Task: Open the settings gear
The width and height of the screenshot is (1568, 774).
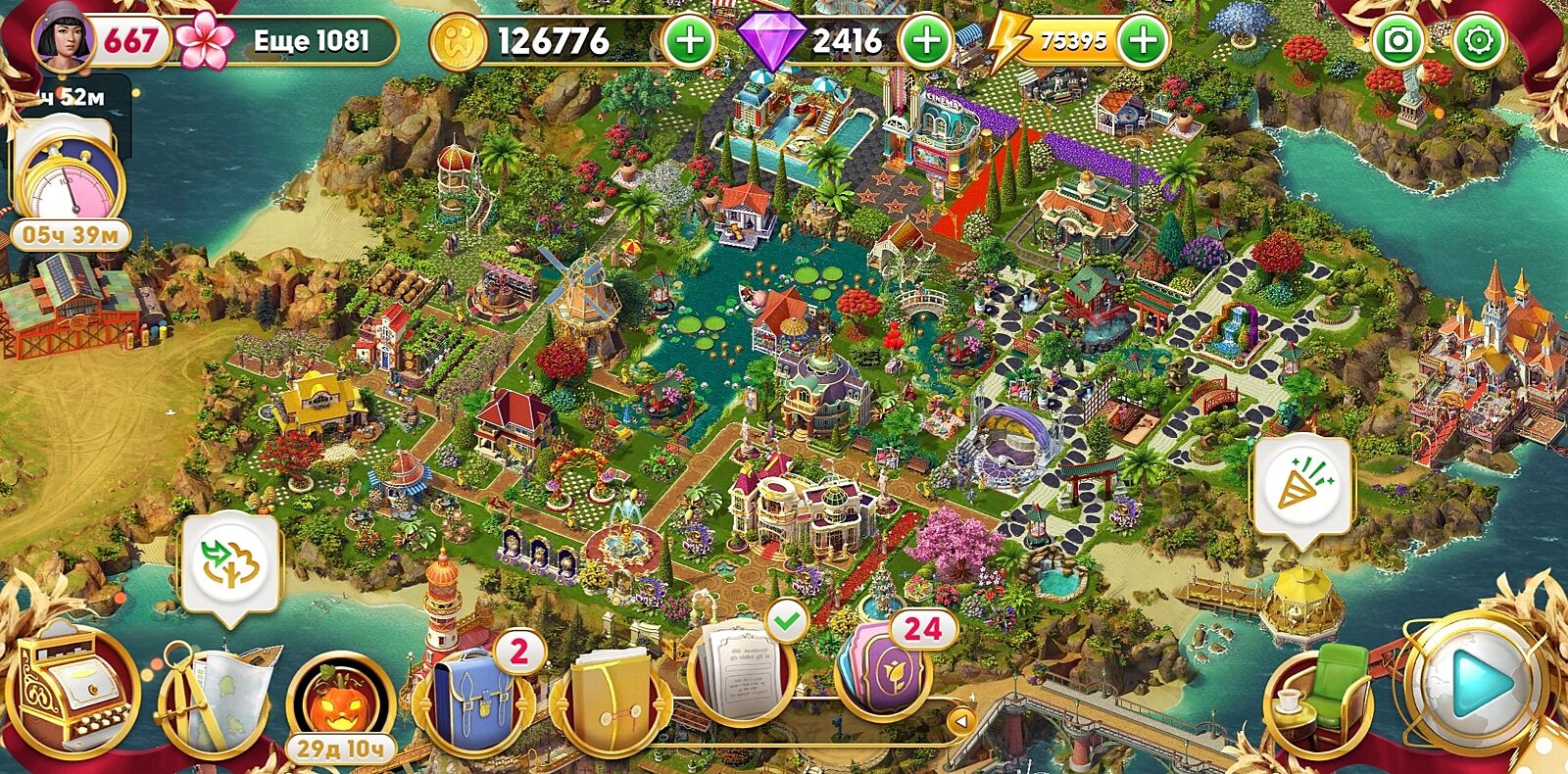Action: click(x=1478, y=41)
